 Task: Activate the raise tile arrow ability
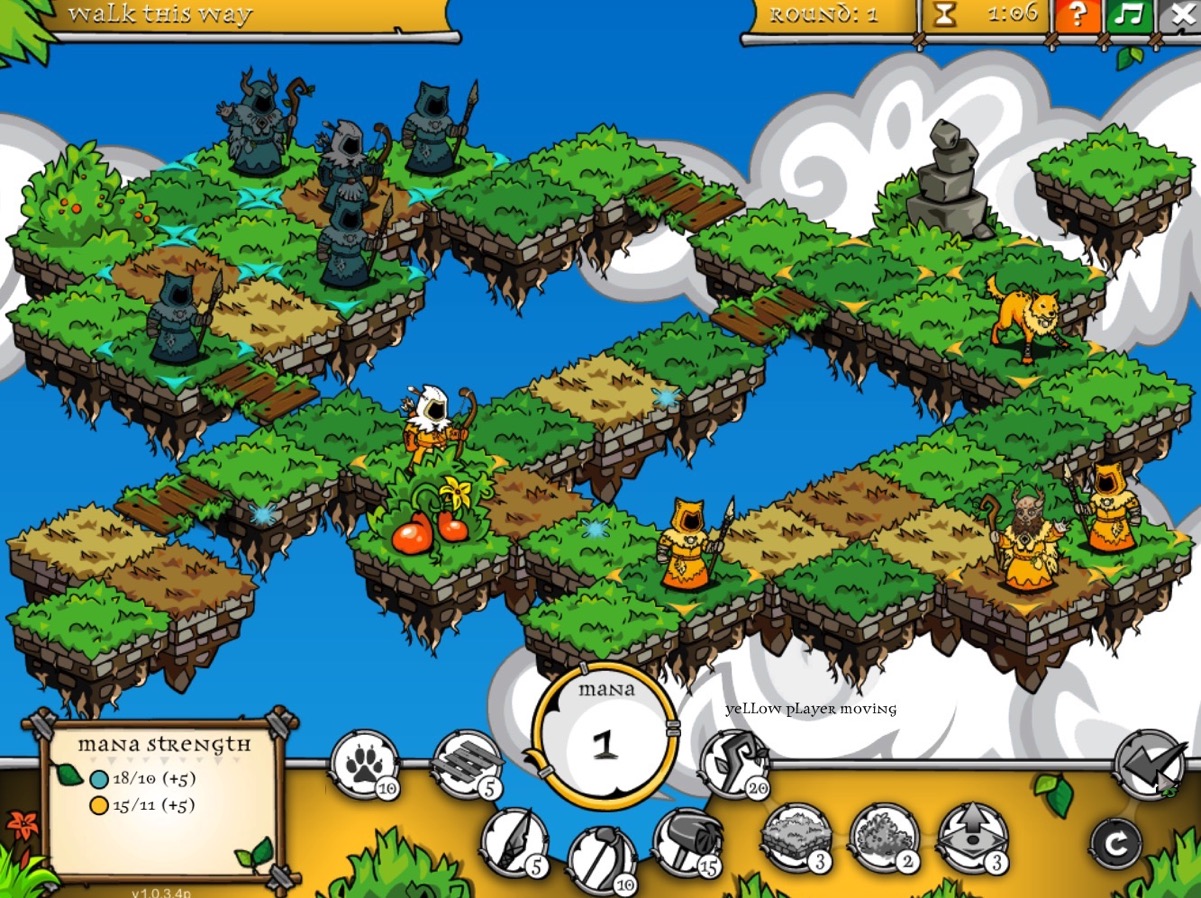tap(972, 838)
